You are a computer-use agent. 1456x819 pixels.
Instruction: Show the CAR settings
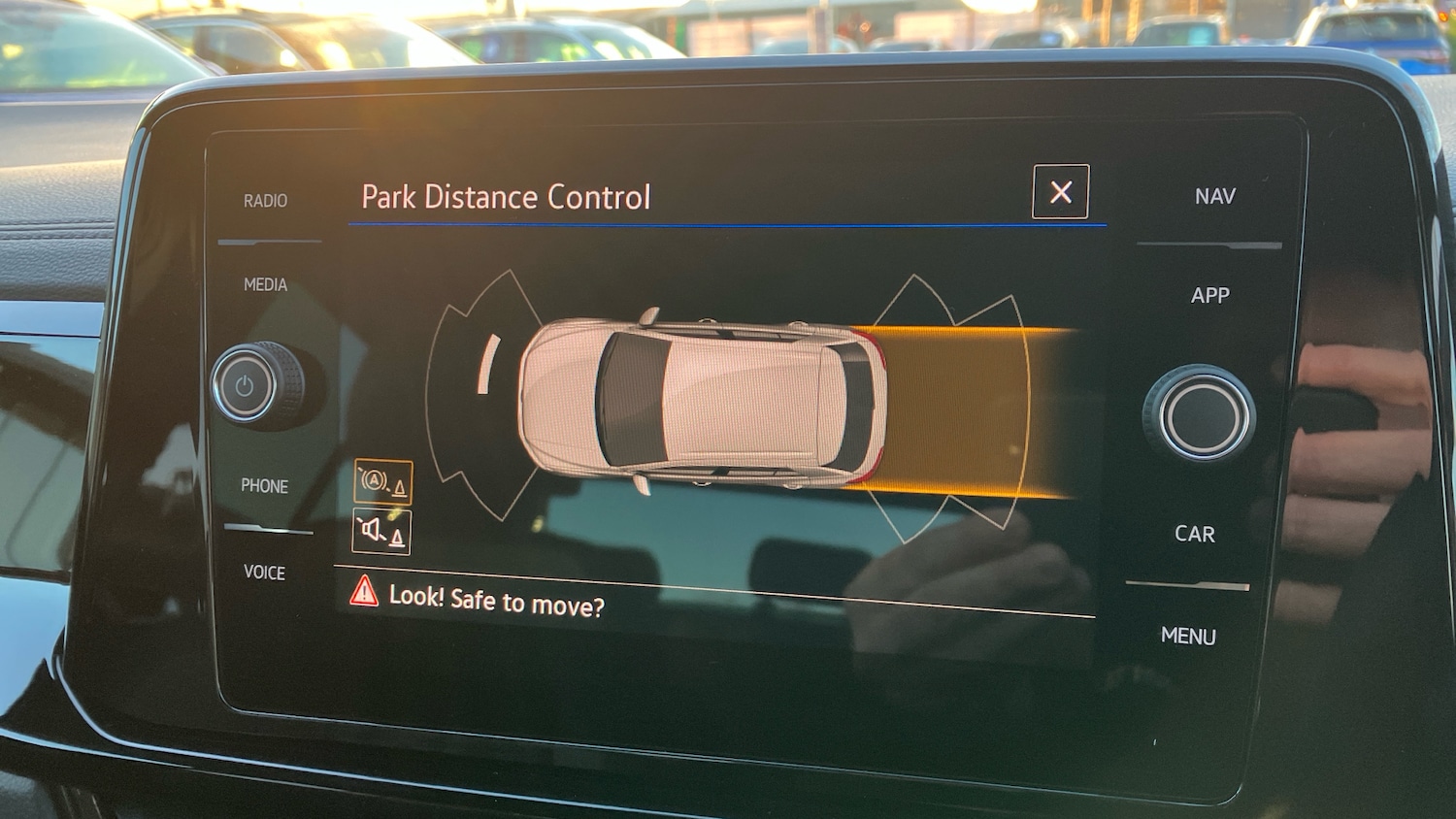tap(1194, 534)
